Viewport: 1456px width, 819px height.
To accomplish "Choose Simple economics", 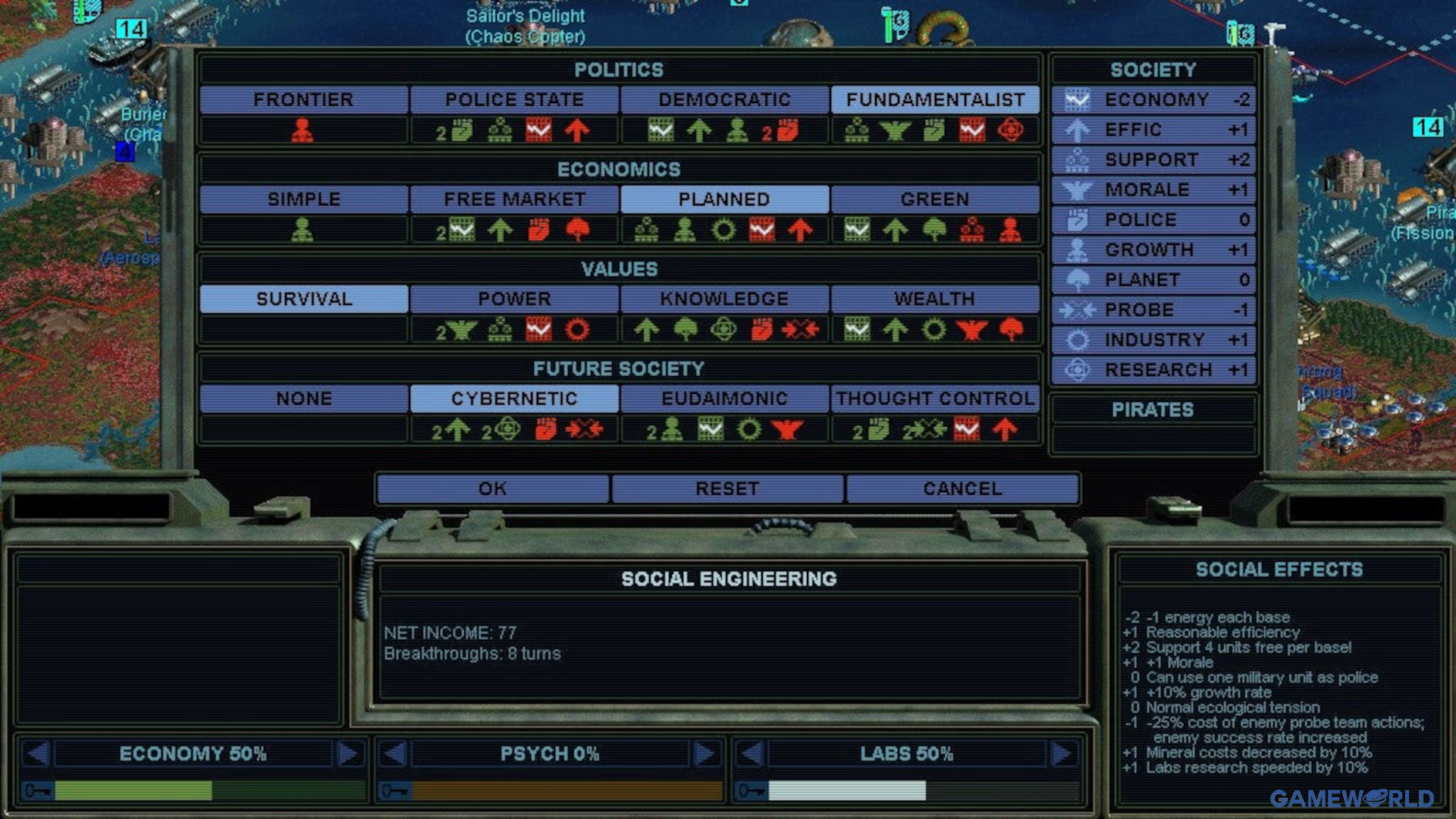I will point(303,199).
